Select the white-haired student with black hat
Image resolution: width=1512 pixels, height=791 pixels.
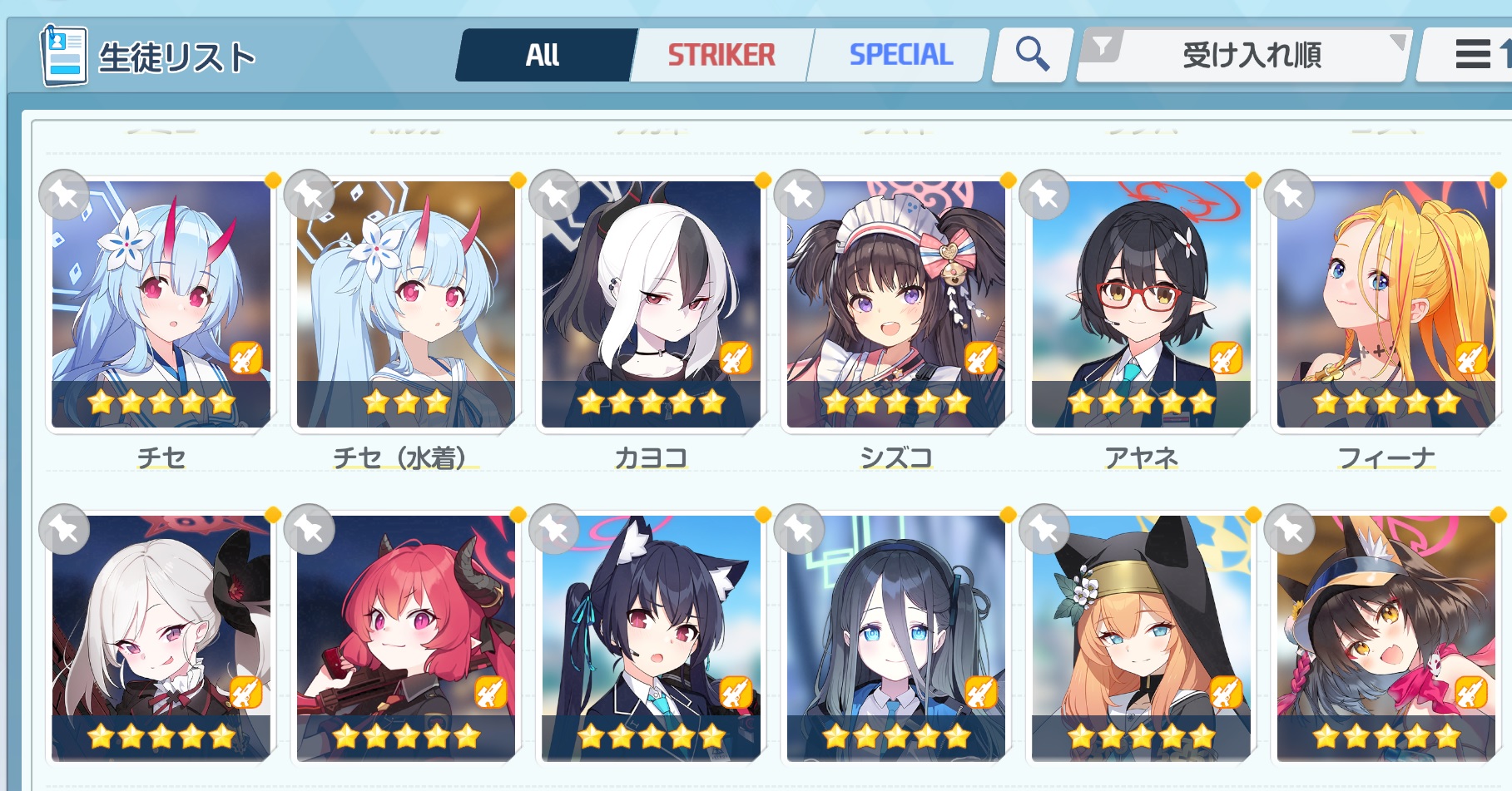pyautogui.click(x=161, y=638)
